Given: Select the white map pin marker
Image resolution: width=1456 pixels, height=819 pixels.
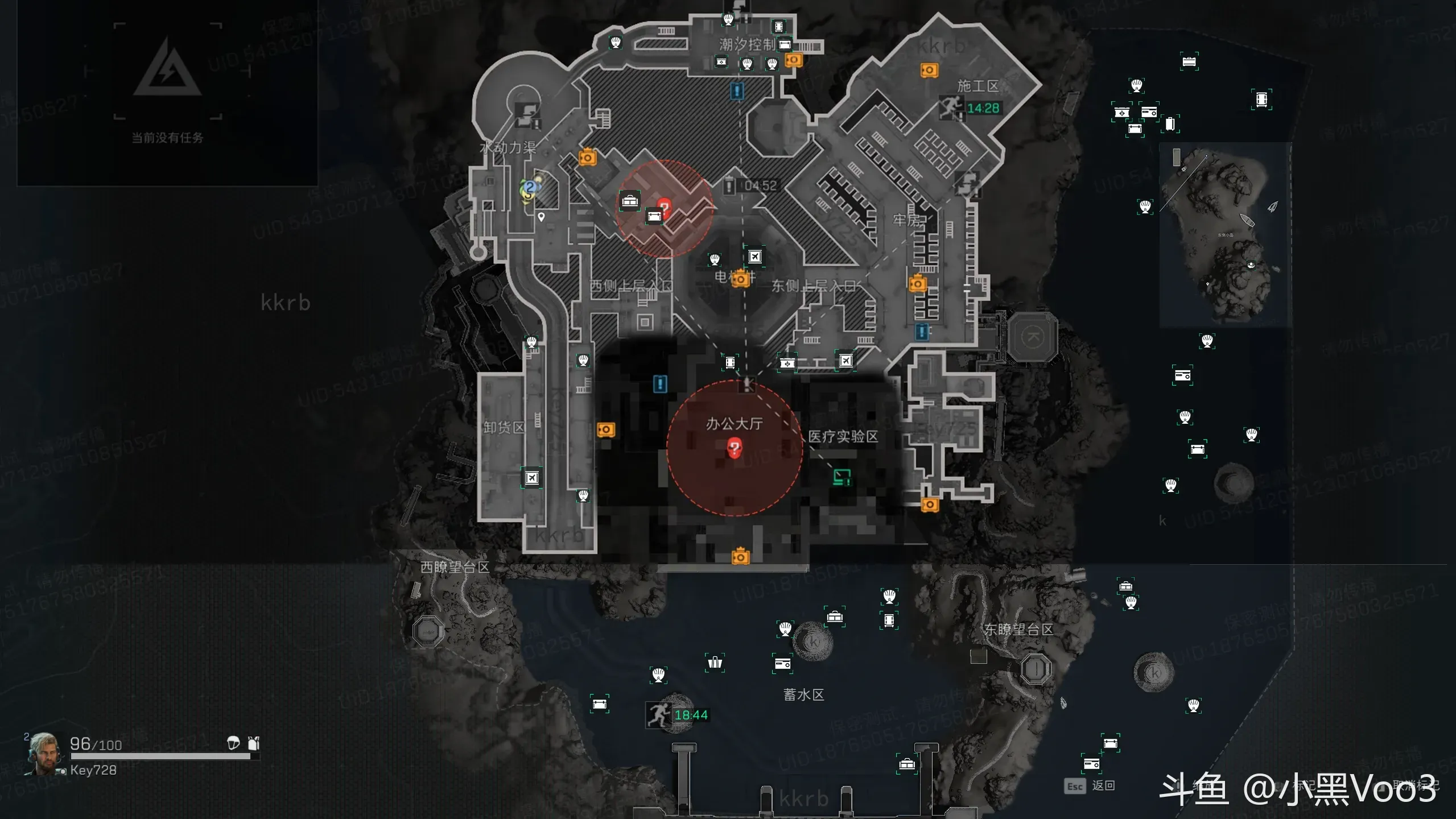Looking at the screenshot, I should click(541, 217).
